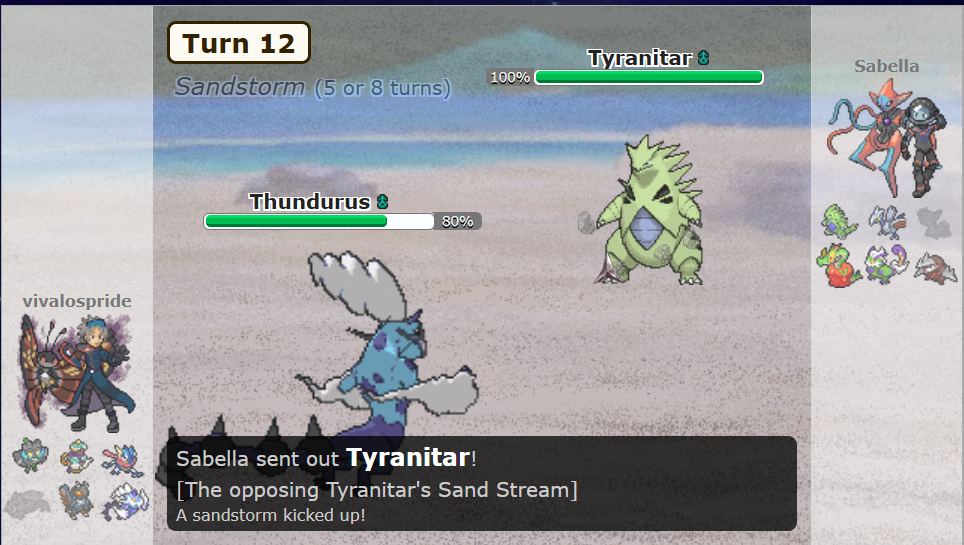The image size is (964, 545).
Task: Click the fainted Pokémon icon on Sabella's team
Action: (934, 221)
